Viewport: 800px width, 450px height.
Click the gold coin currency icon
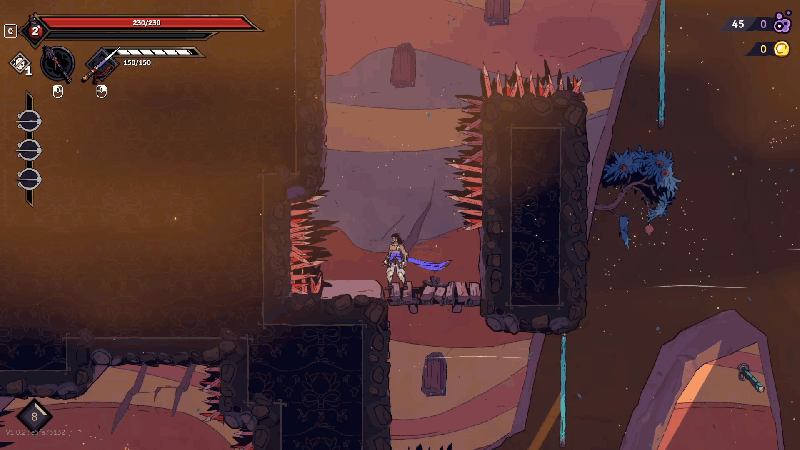point(781,49)
